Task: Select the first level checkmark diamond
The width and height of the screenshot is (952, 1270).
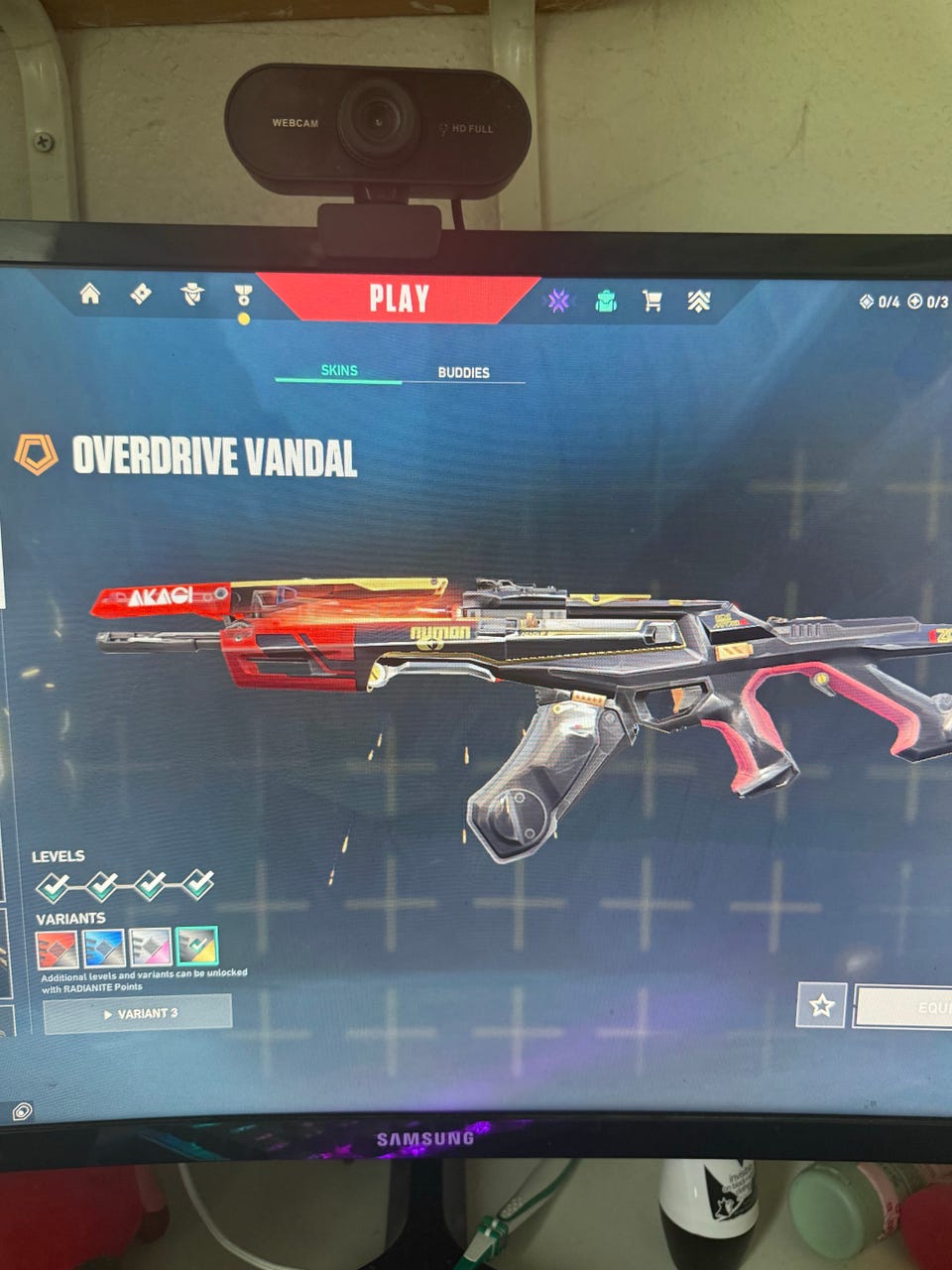Action: click(x=54, y=885)
